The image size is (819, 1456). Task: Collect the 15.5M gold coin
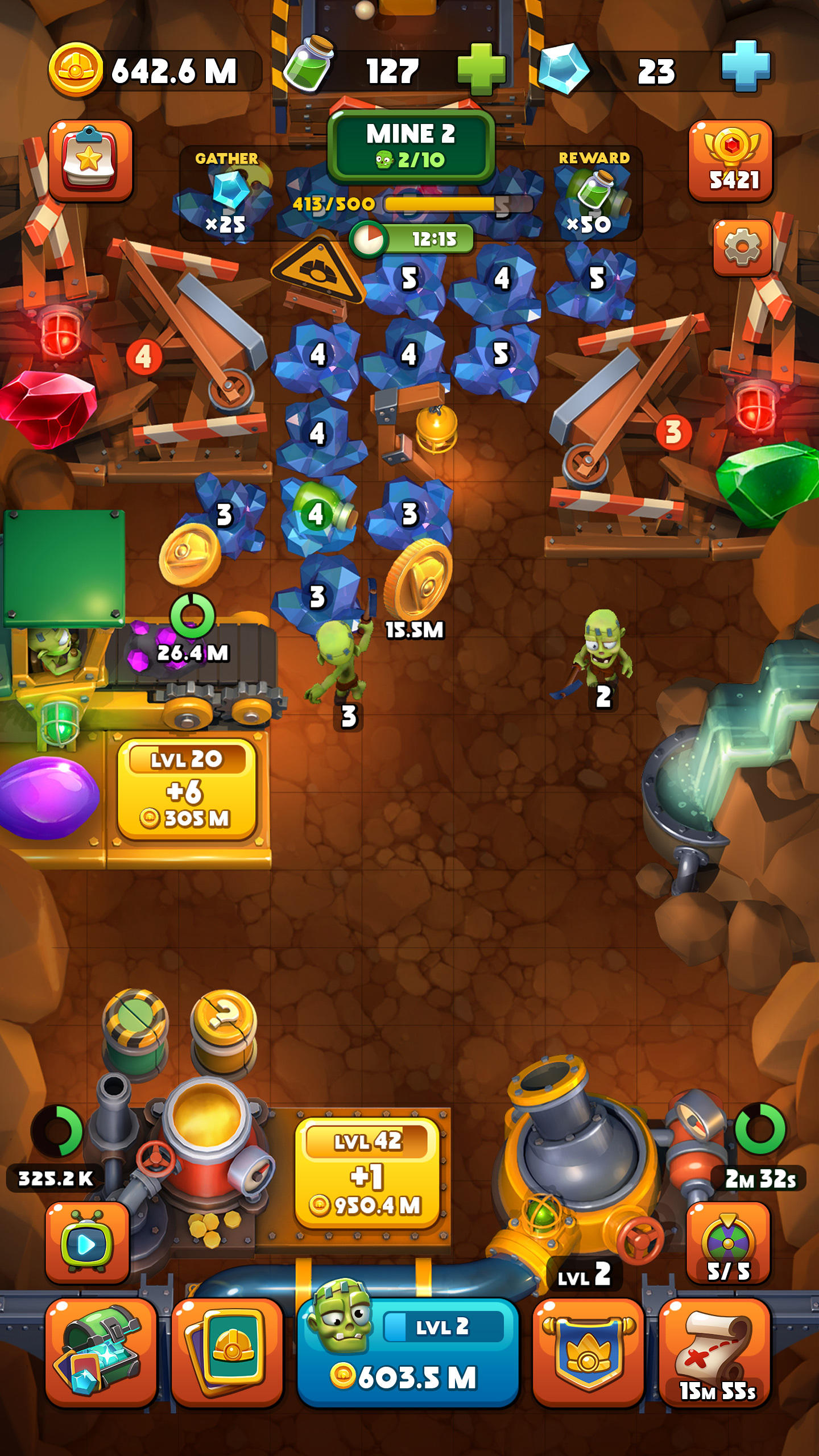418,582
